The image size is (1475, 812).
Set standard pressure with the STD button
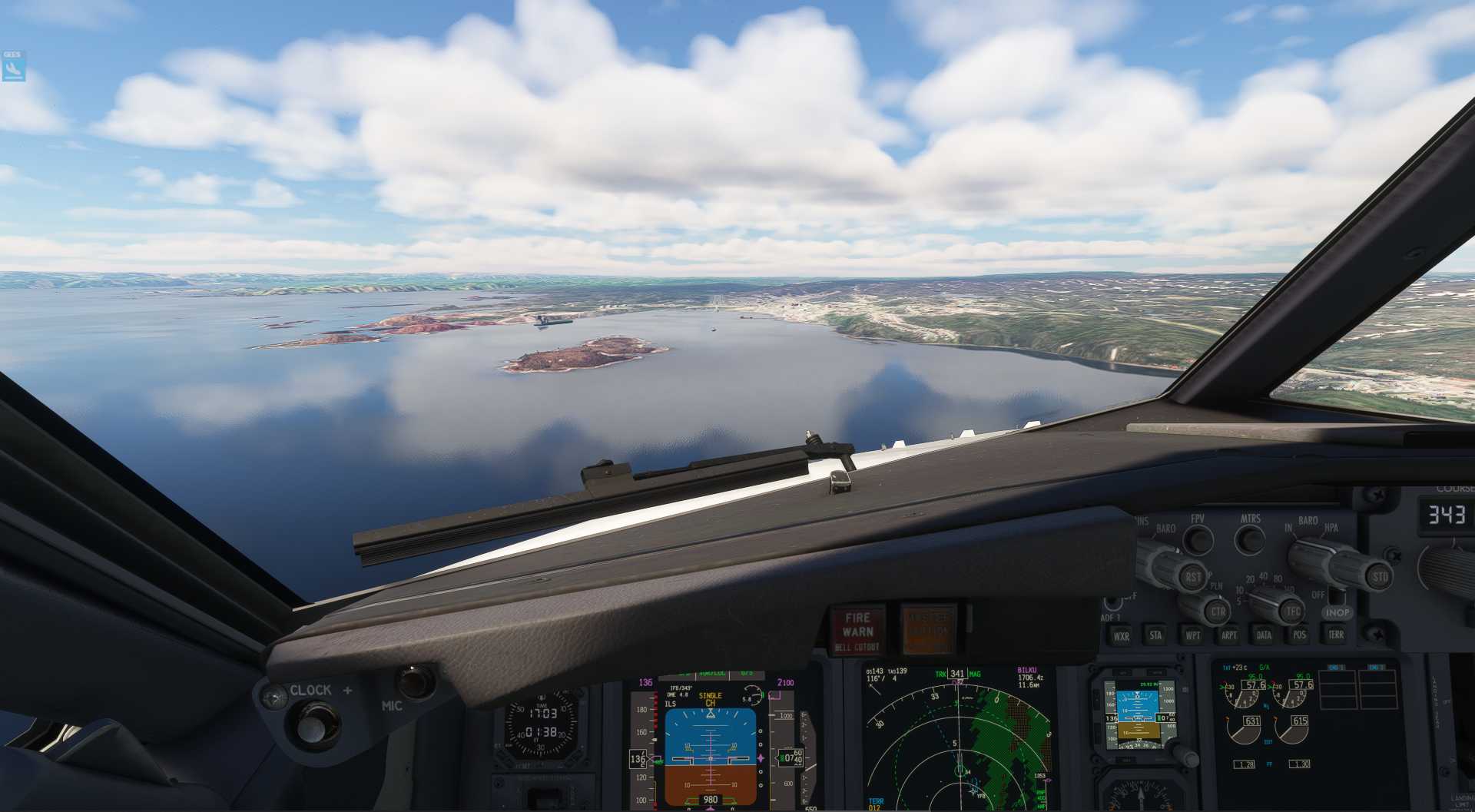coord(1380,576)
